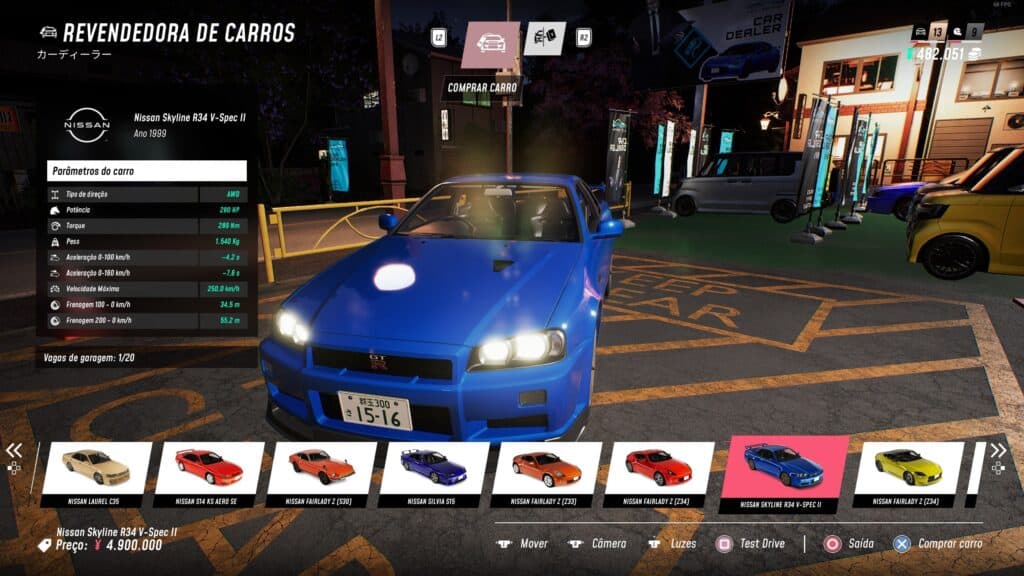Select the red Nissan S14 KS Aero SE
This screenshot has height=576, width=1024.
click(209, 472)
